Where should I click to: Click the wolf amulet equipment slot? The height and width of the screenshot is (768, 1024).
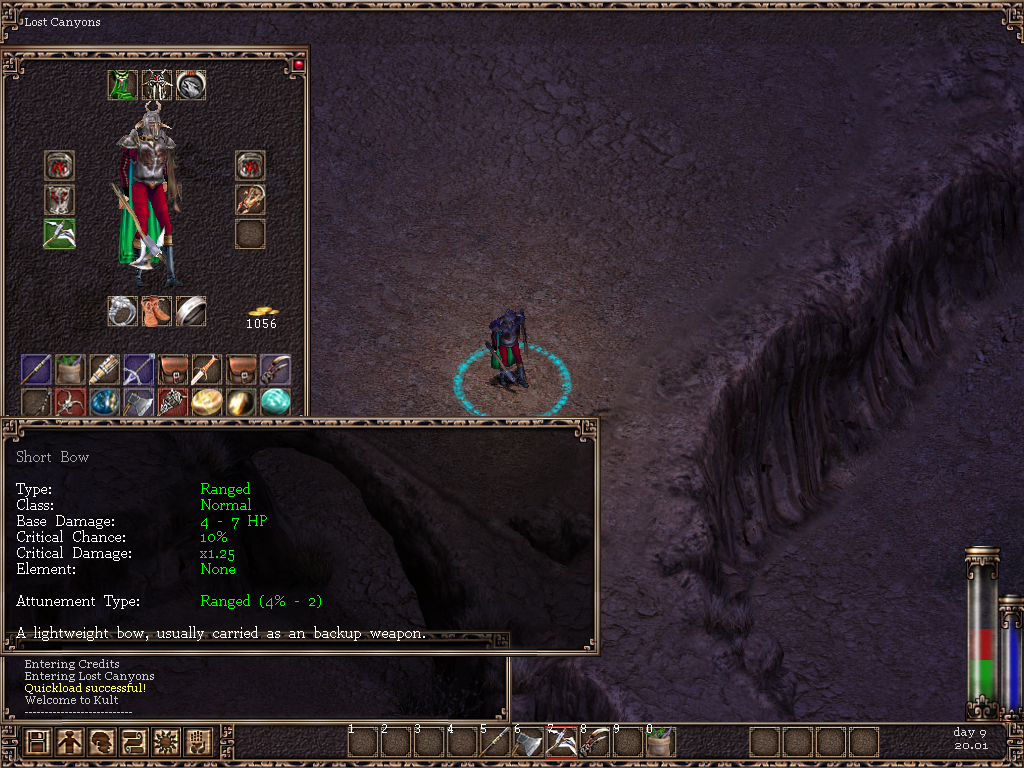(191, 85)
